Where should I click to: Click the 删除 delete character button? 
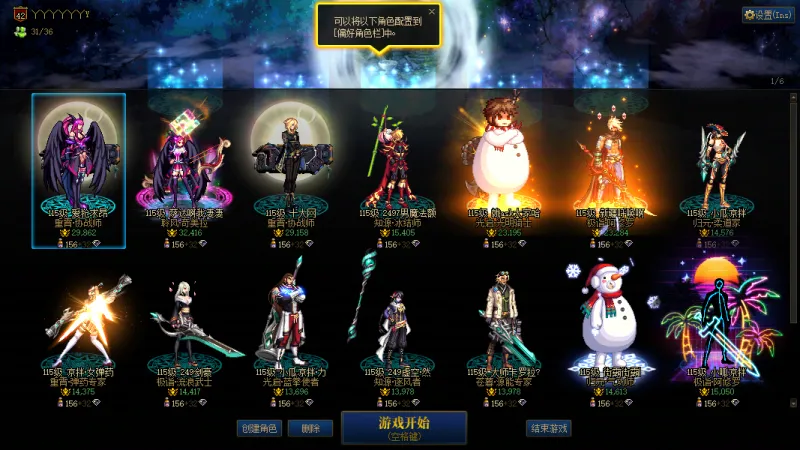(310, 428)
